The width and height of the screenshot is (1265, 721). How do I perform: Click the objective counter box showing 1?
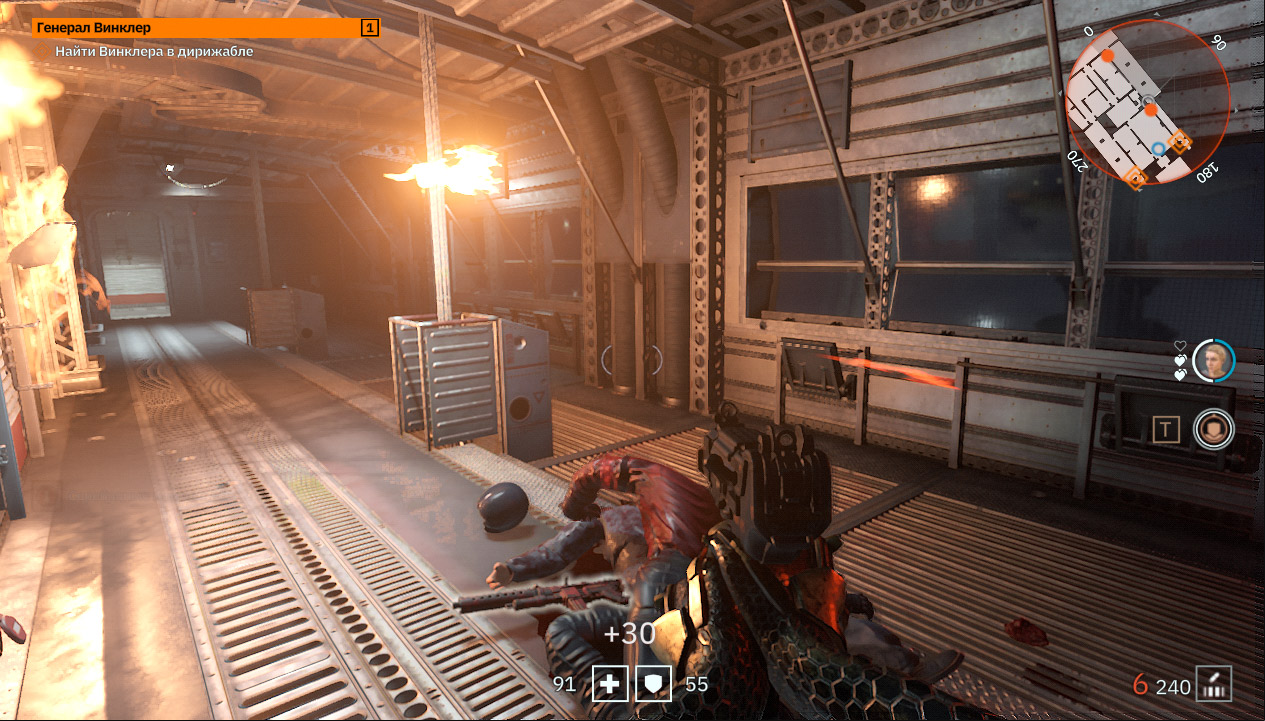370,28
